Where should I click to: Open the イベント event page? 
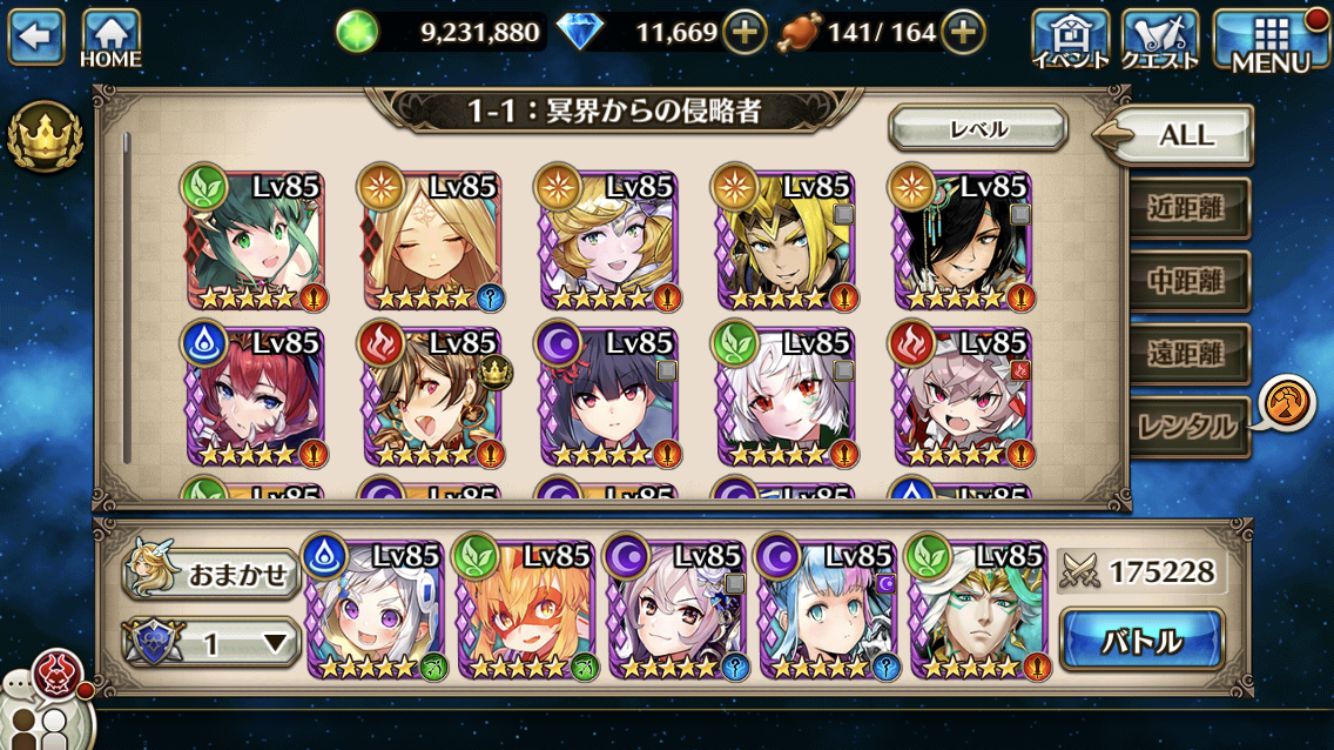[1070, 39]
